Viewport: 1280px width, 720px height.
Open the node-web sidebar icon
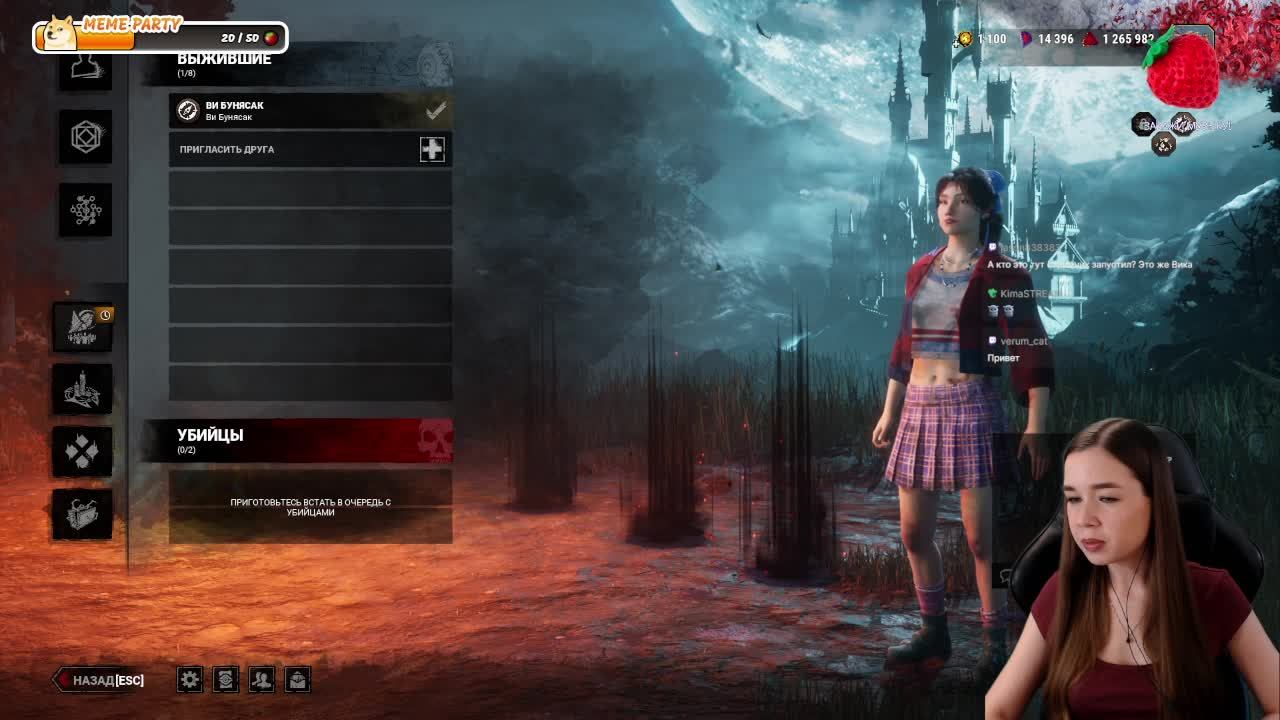pyautogui.click(x=85, y=209)
